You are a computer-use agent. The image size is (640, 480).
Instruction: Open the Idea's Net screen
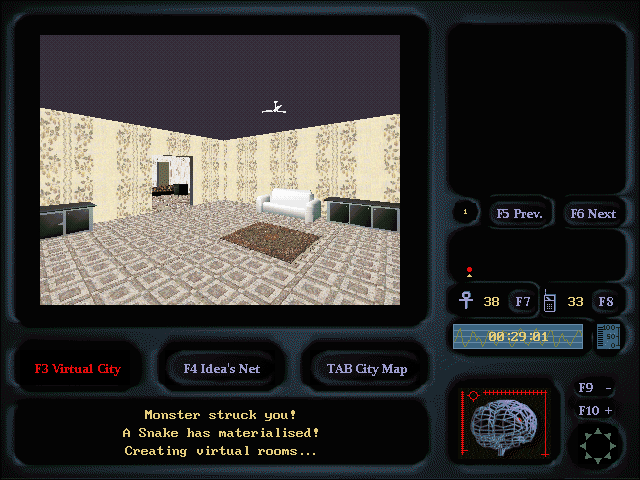tap(222, 368)
